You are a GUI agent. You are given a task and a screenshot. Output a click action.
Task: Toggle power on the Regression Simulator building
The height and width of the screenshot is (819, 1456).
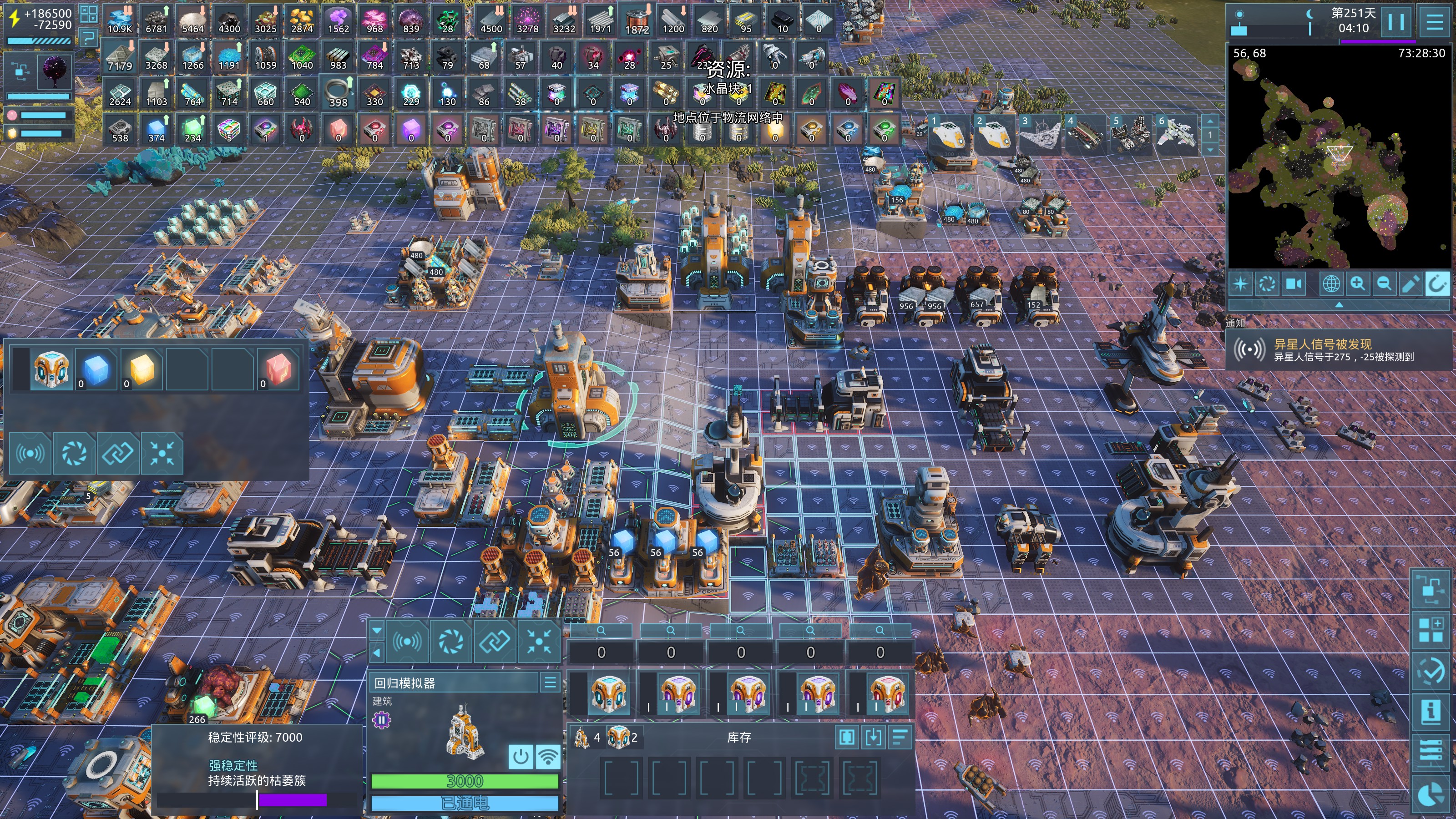521,756
